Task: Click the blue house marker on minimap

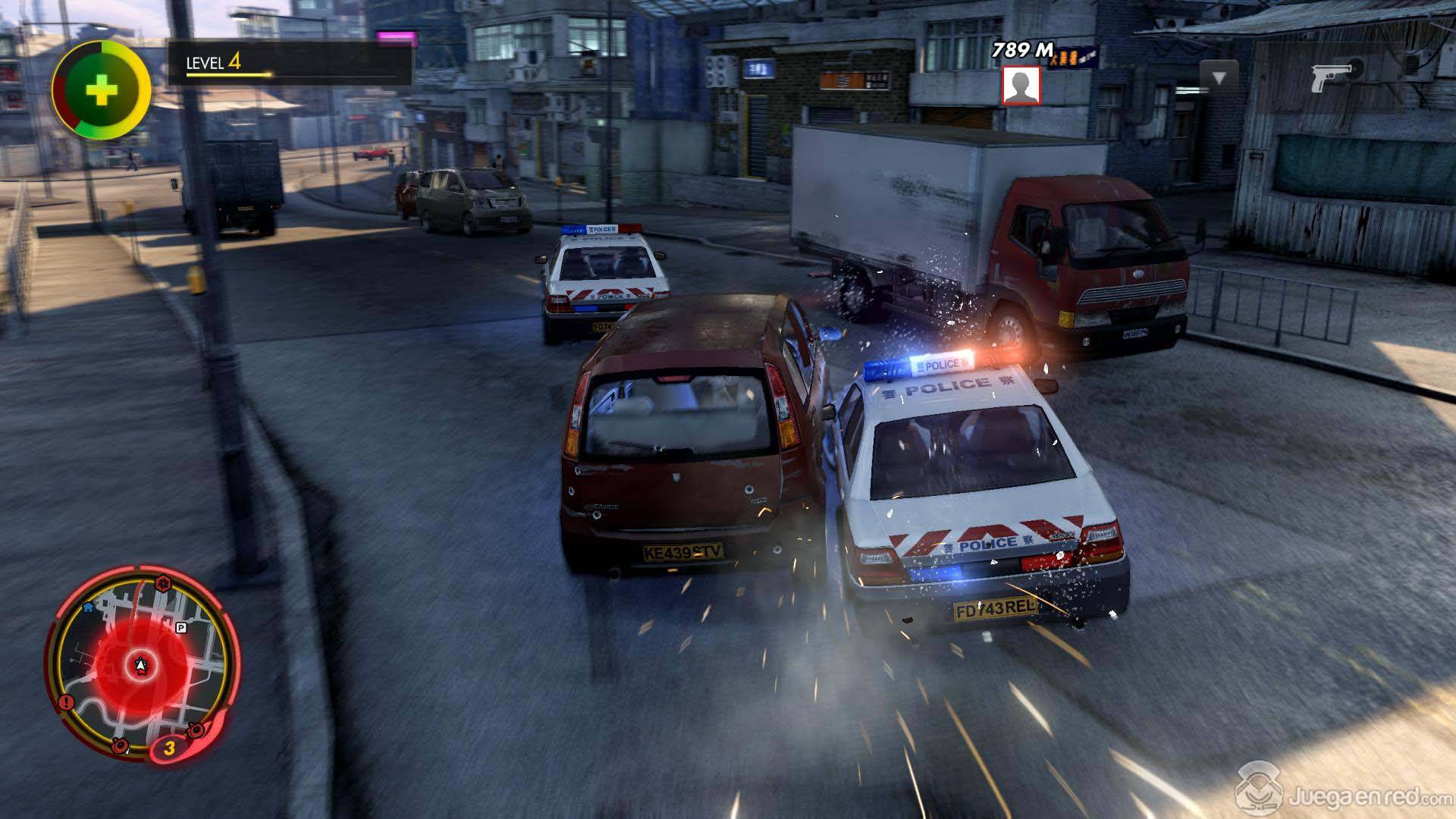Action: (x=88, y=607)
